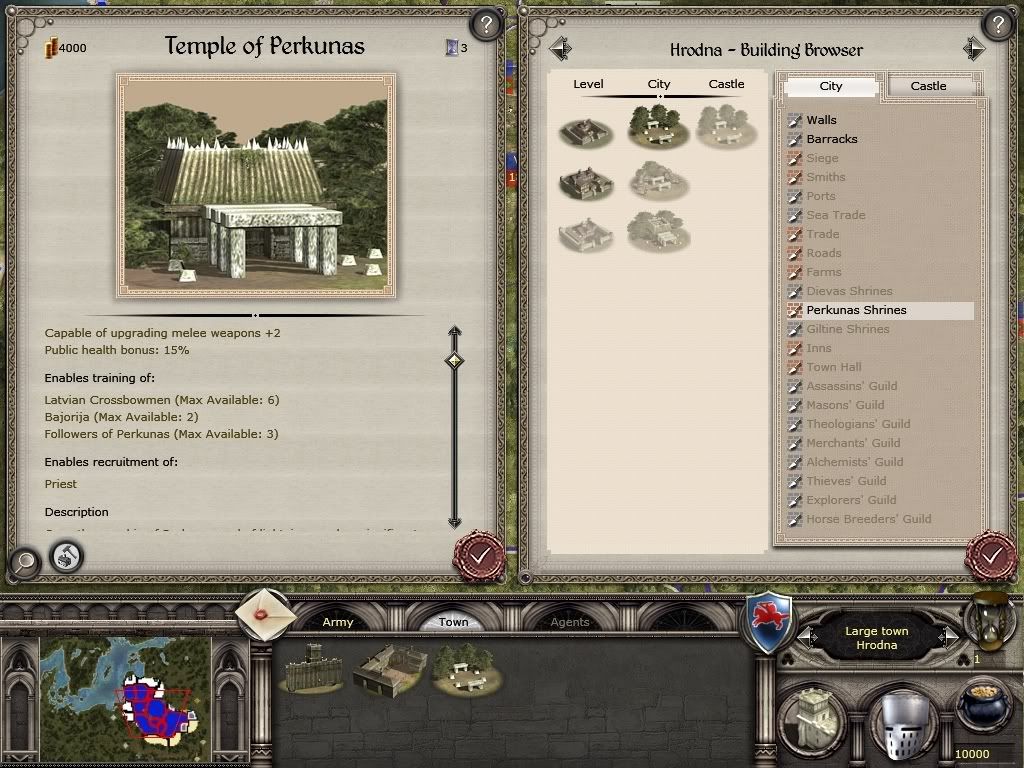Open the Town tab
The image size is (1024, 768).
click(x=453, y=622)
